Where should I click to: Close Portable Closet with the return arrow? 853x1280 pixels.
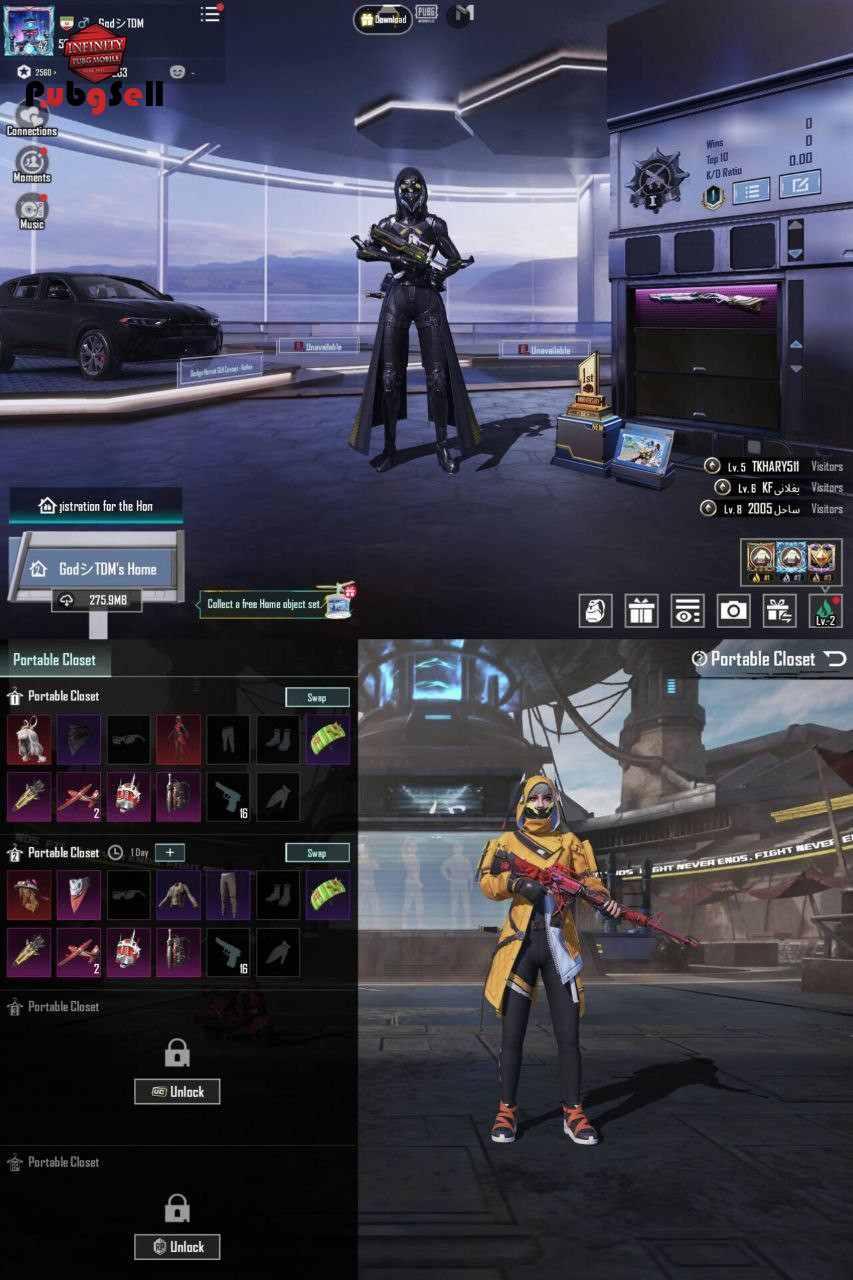coord(834,658)
